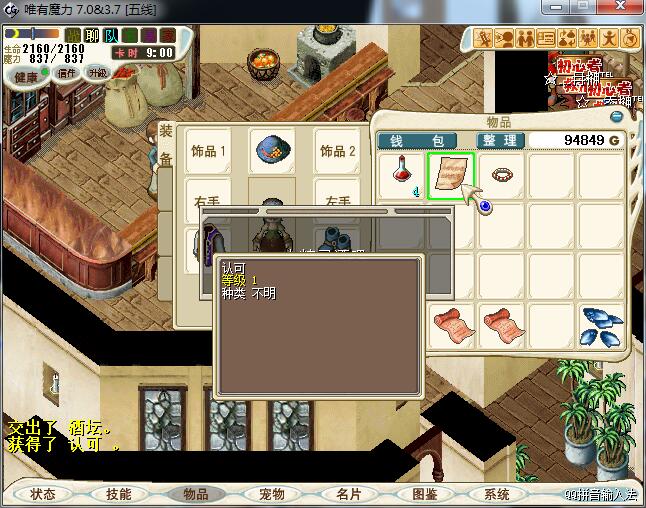The width and height of the screenshot is (646, 508).
Task: Select the blue crystal shards slot
Action: point(602,326)
